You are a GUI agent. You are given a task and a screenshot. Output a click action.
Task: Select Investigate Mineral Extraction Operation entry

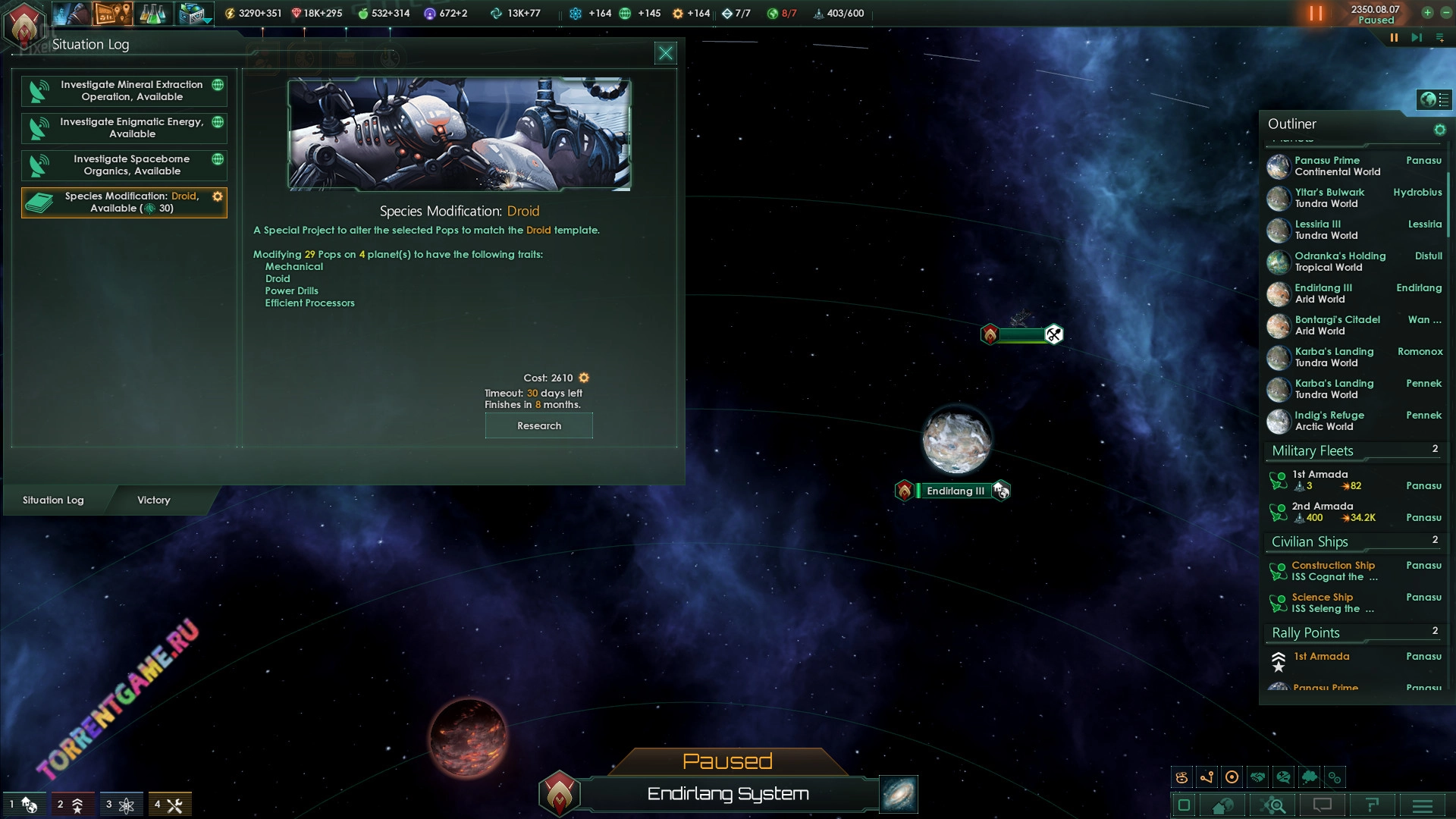(124, 91)
